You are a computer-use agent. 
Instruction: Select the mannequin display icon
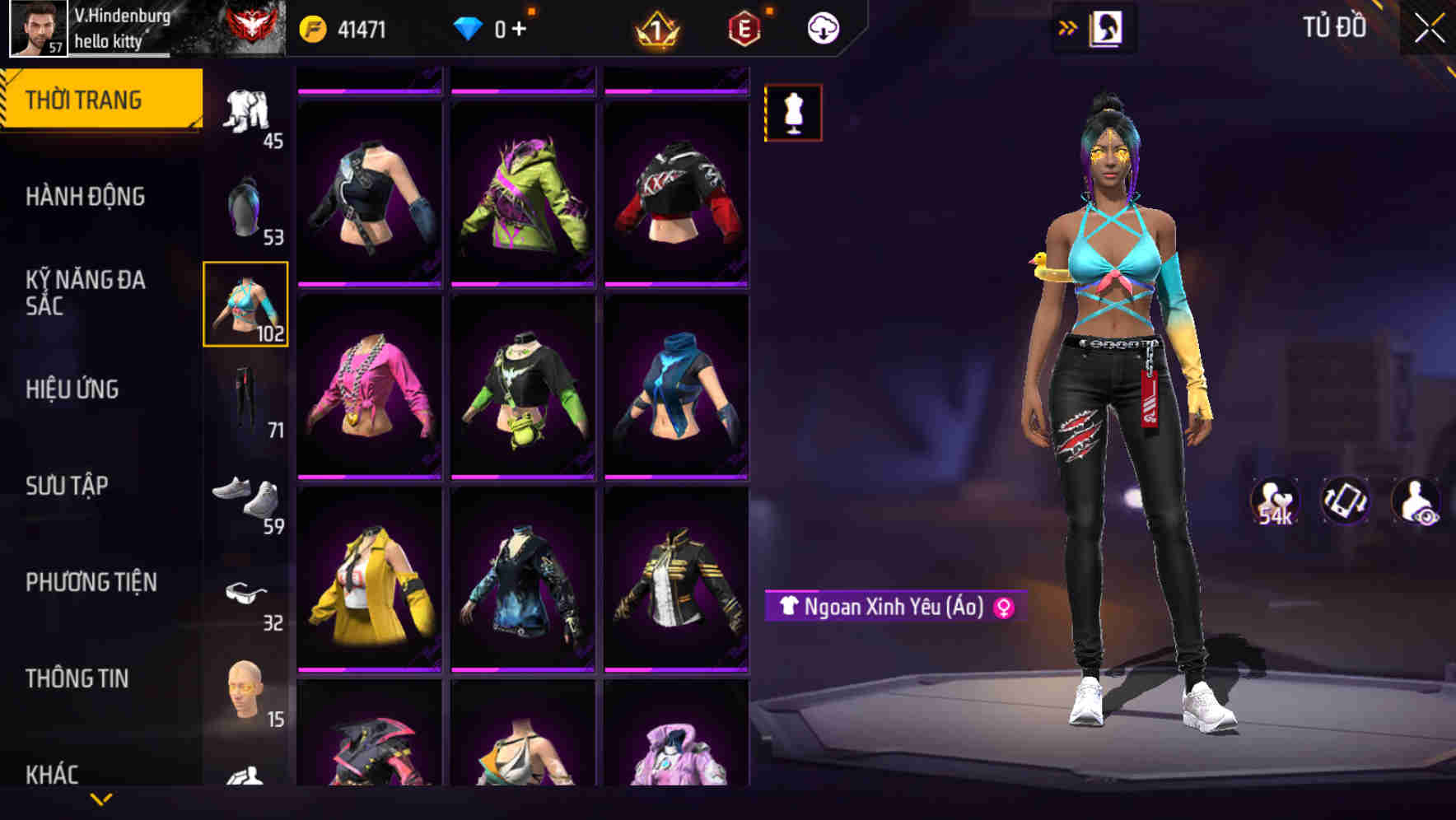pyautogui.click(x=792, y=112)
